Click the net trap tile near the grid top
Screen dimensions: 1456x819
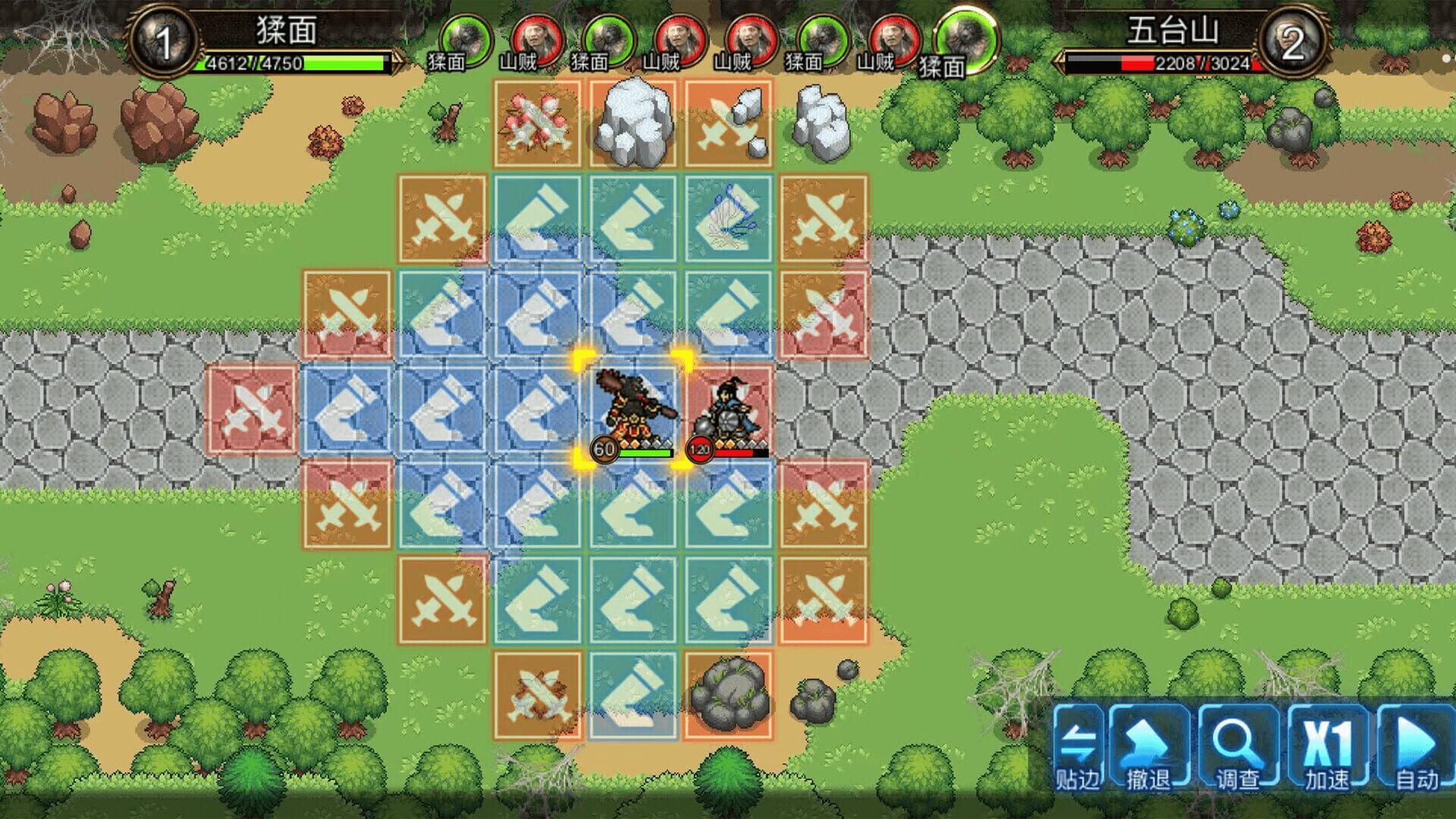click(730, 216)
